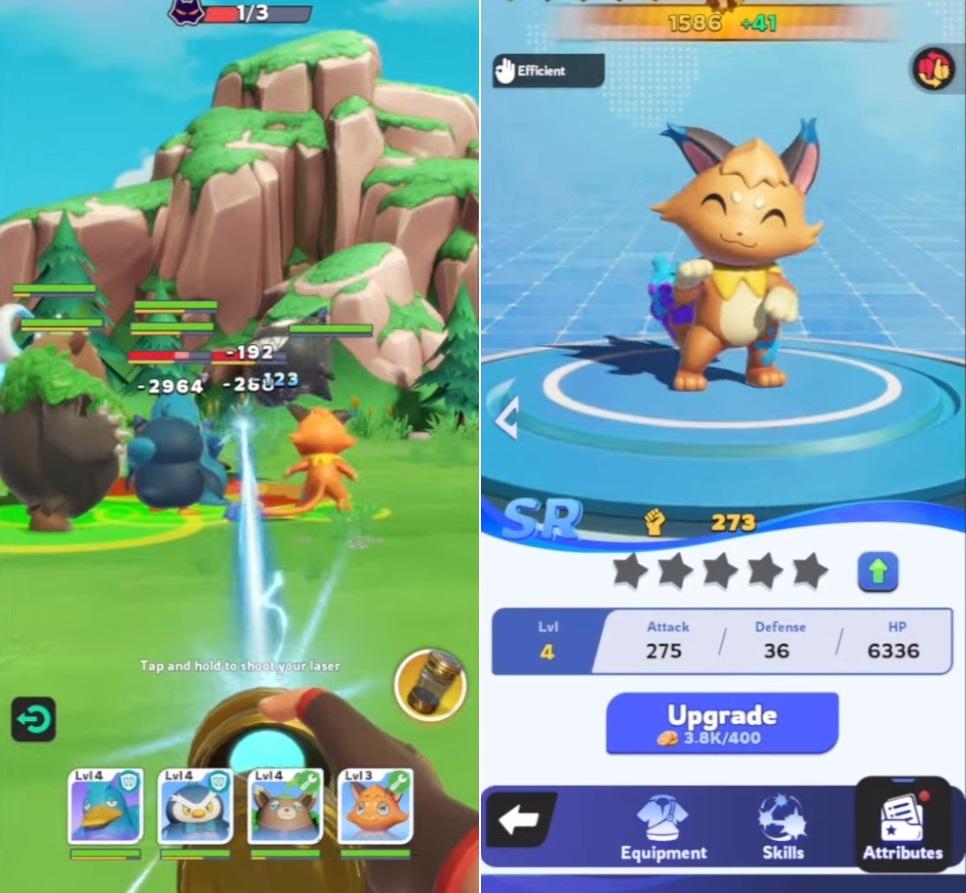Viewport: 966px width, 893px height.
Task: Tap the blue Upgrade button
Action: click(721, 723)
